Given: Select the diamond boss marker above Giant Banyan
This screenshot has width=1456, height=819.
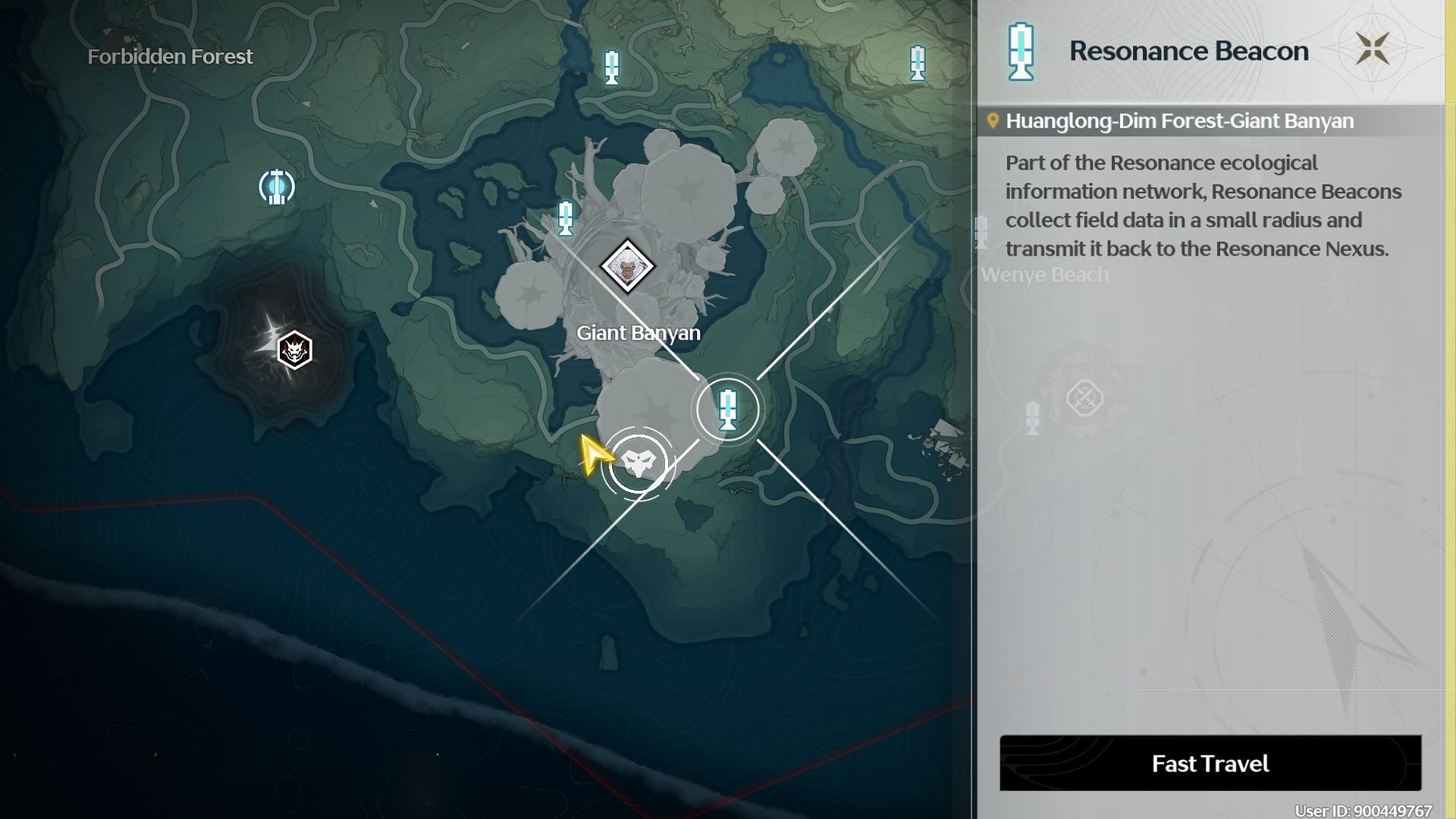Looking at the screenshot, I should point(627,266).
